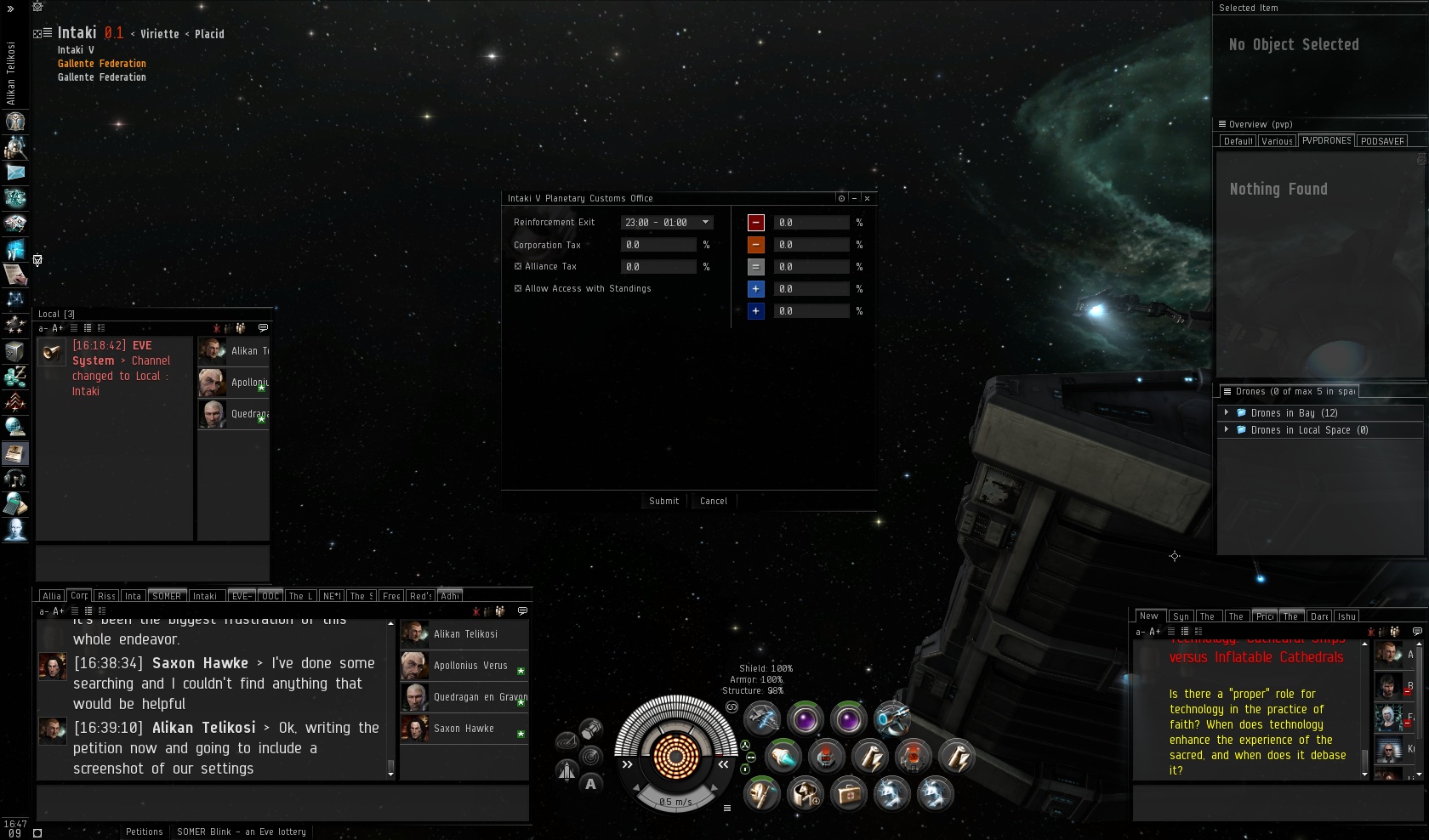Switch to the Corp chat tab
1429x840 pixels.
click(79, 596)
